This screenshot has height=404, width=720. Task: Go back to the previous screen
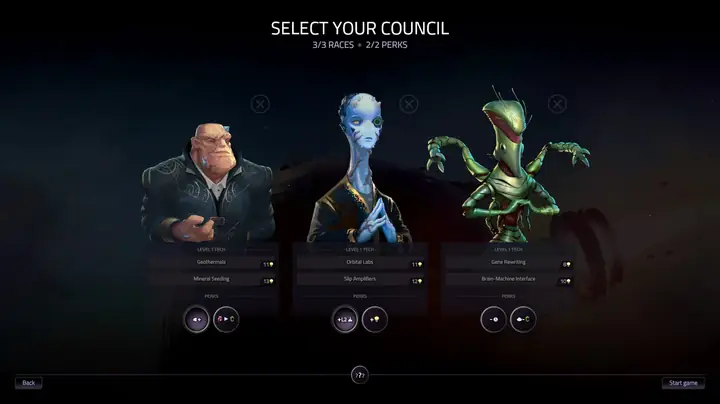28,382
